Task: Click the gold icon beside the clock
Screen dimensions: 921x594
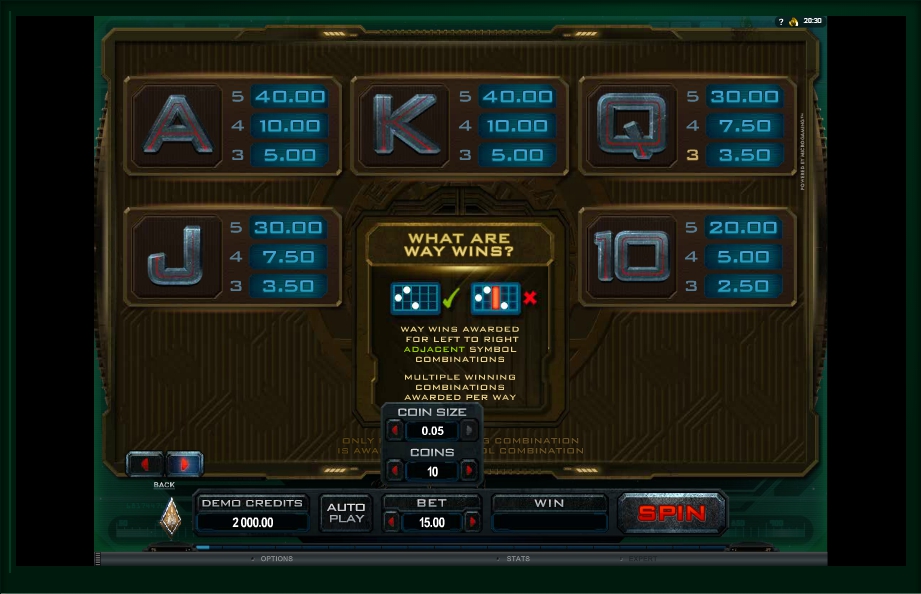Action: tap(793, 21)
